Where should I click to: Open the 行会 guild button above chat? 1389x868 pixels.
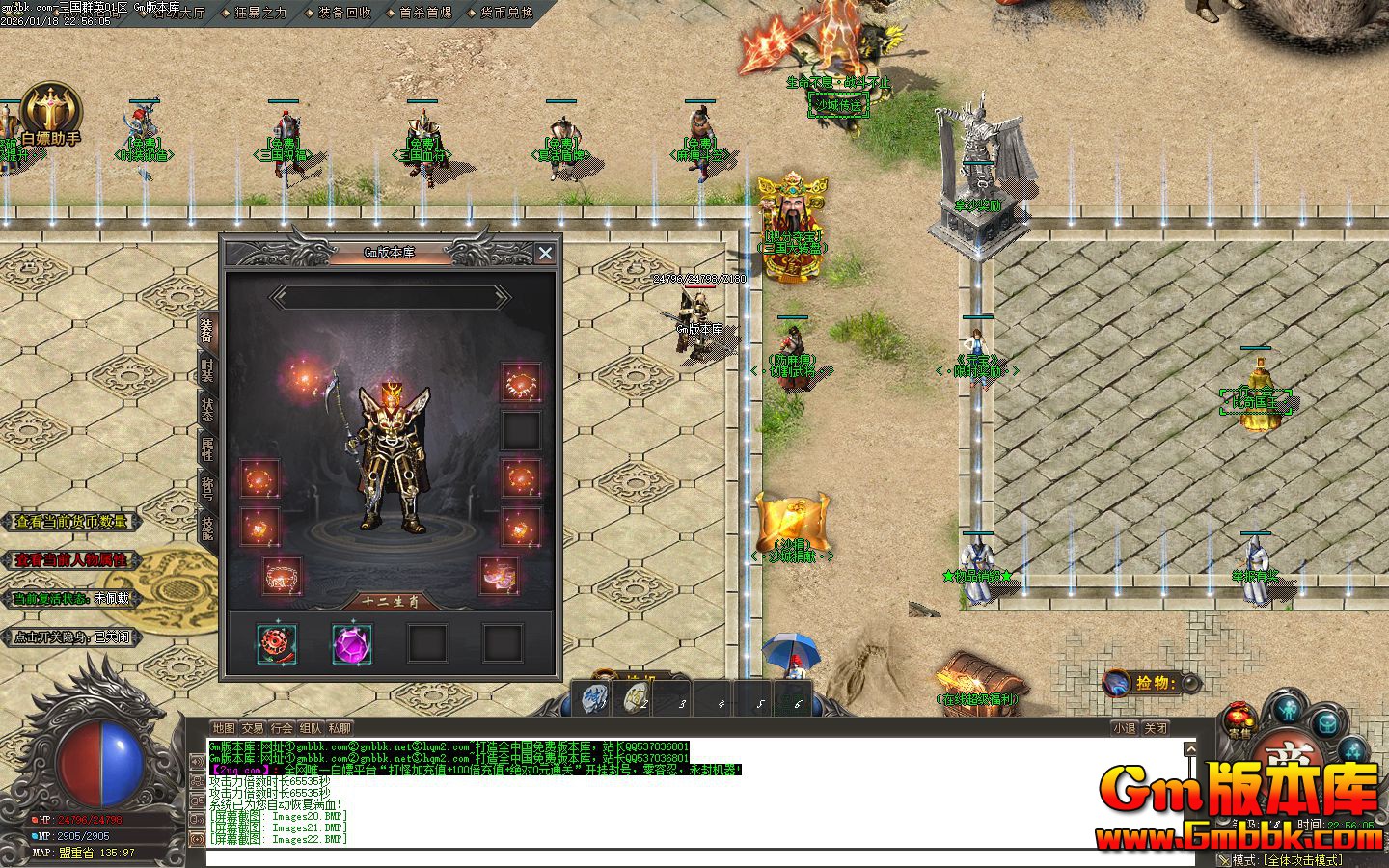(282, 728)
